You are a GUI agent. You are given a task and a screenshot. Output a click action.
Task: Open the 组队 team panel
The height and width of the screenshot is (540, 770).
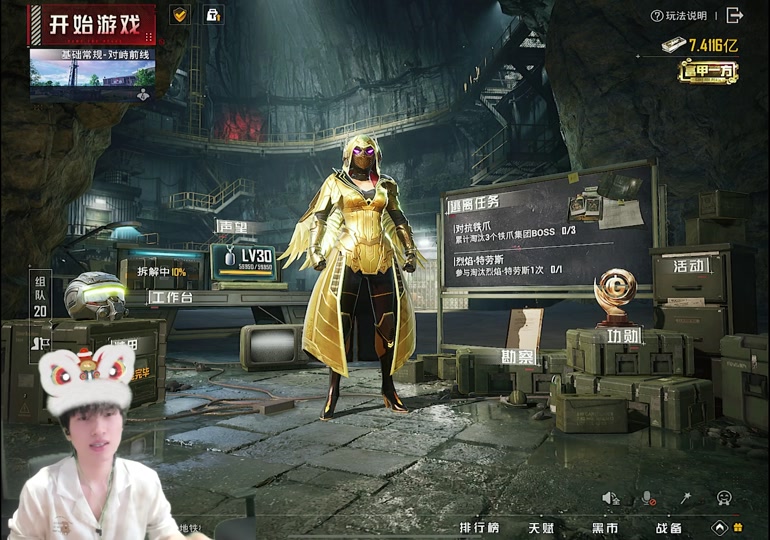[x=41, y=294]
